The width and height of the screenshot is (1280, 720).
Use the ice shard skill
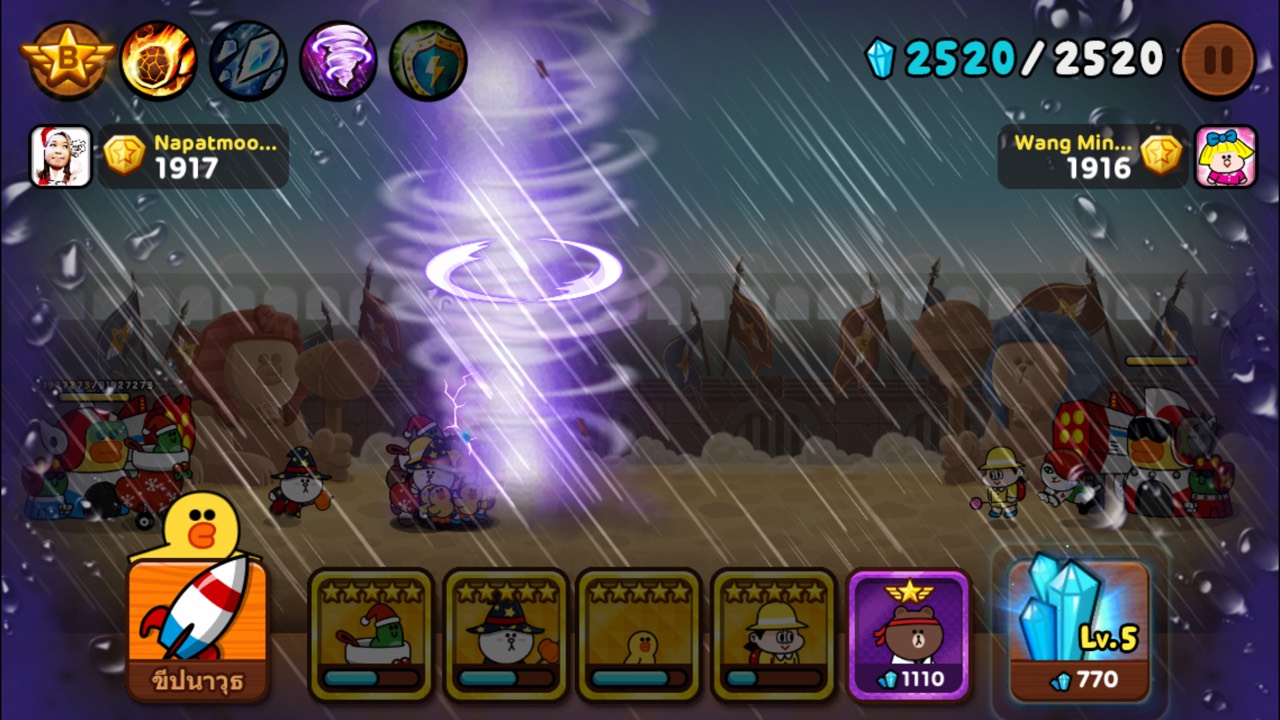[247, 59]
